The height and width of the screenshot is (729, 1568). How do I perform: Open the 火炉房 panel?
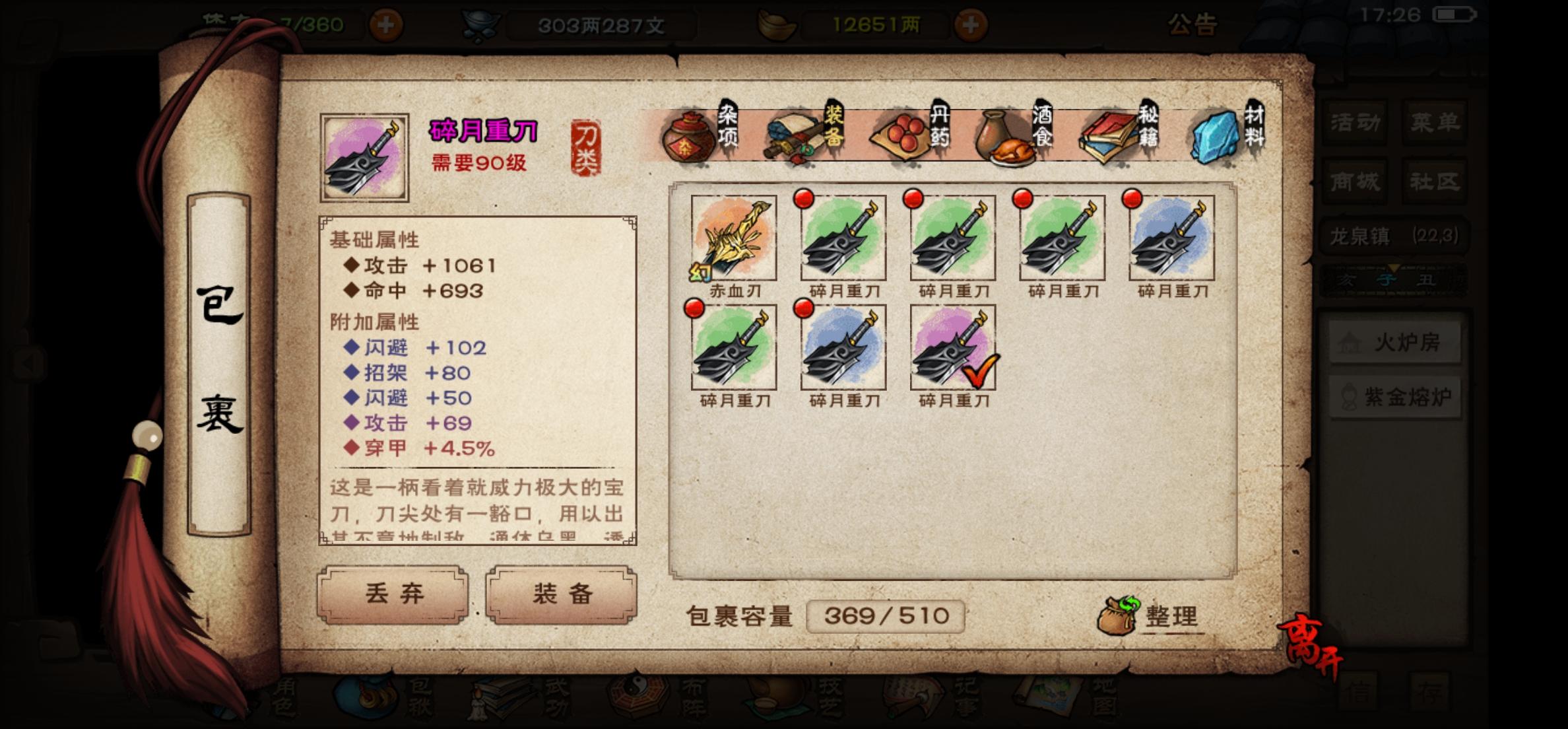coord(1394,342)
